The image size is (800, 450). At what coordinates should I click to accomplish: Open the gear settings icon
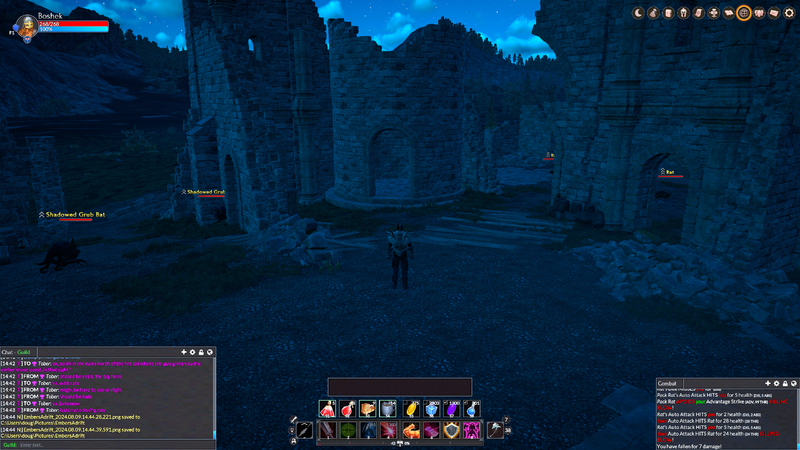tap(789, 13)
